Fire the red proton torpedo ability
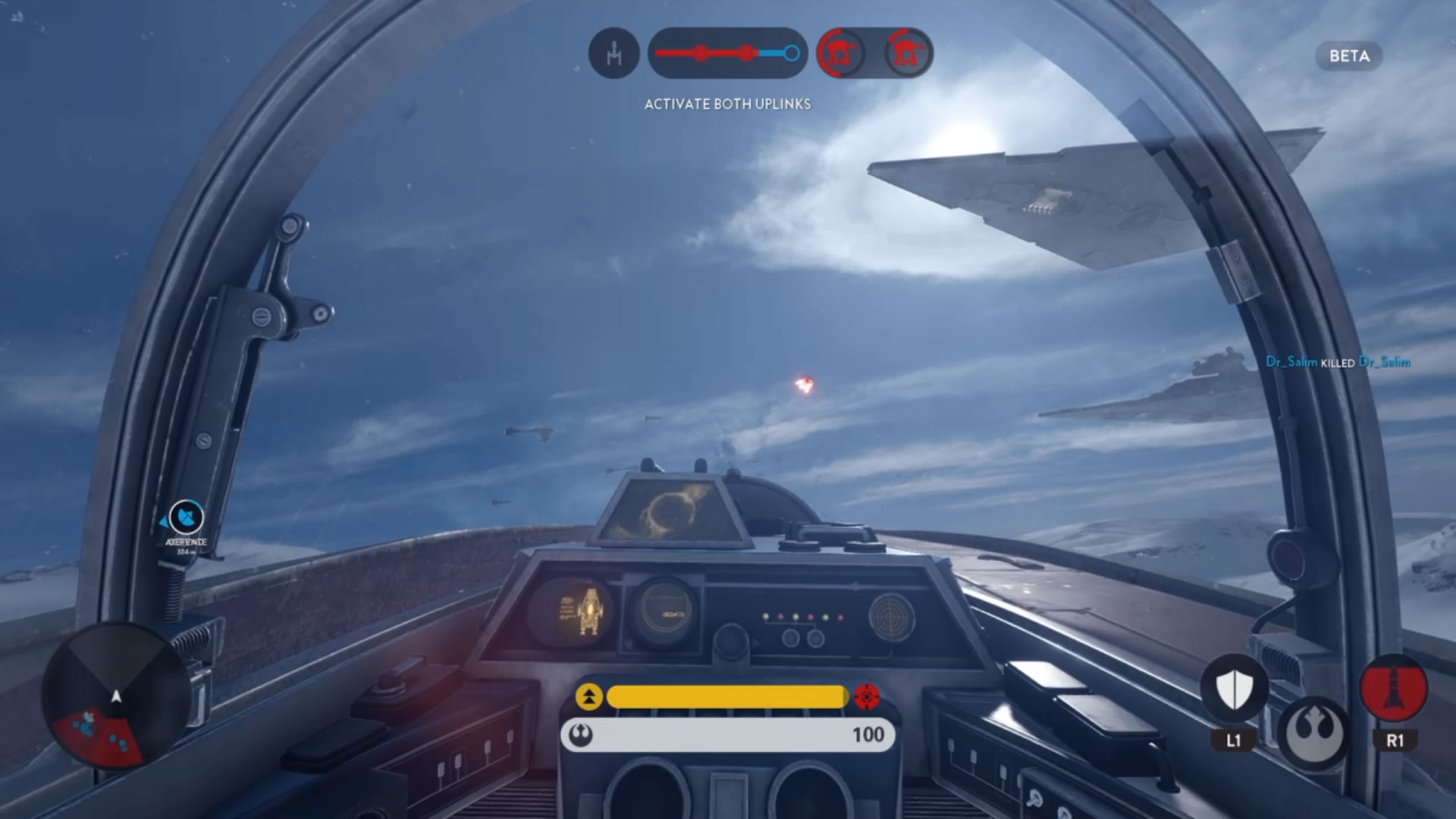1456x819 pixels. coord(1394,689)
